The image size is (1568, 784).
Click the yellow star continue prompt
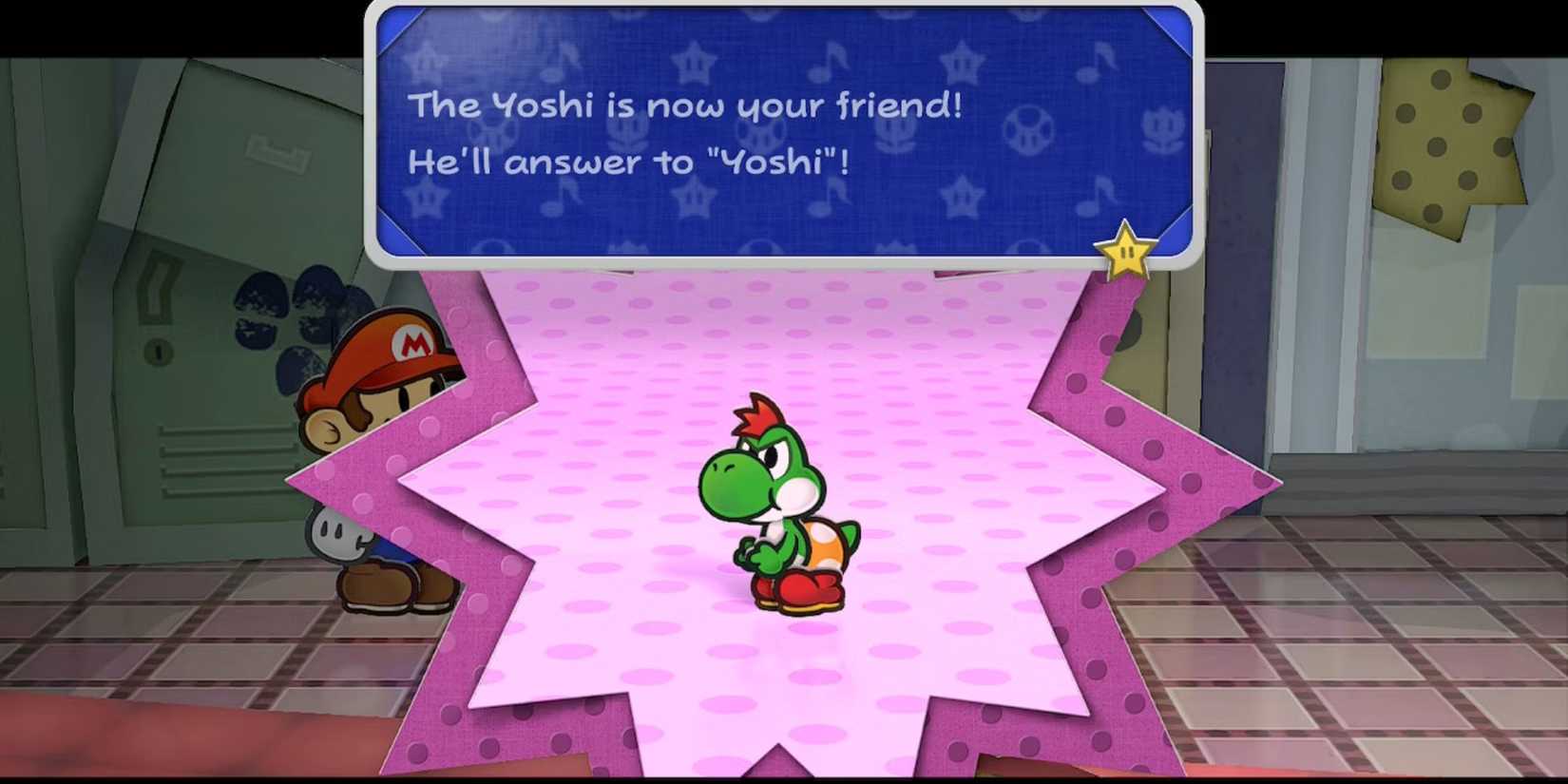click(1124, 252)
